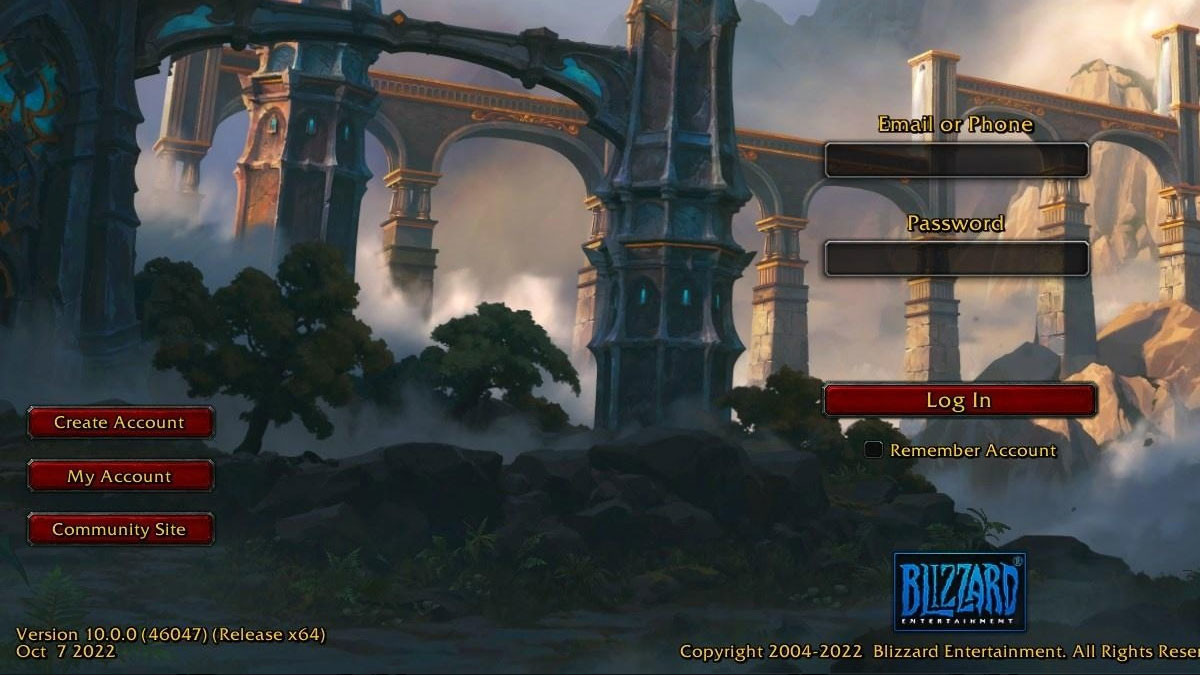Log In to the game
The width and height of the screenshot is (1200, 675).
[x=959, y=400]
